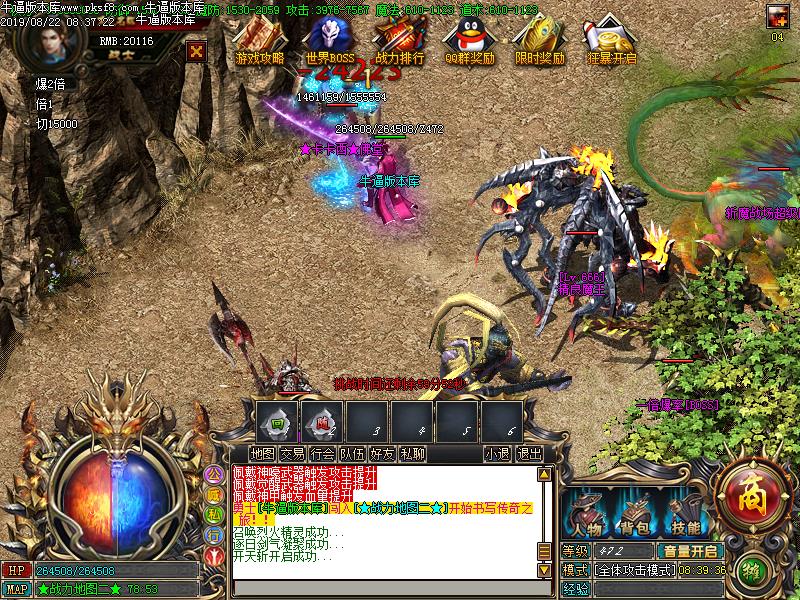
Task: Toggle the 音量开启 sound button
Action: 689,551
